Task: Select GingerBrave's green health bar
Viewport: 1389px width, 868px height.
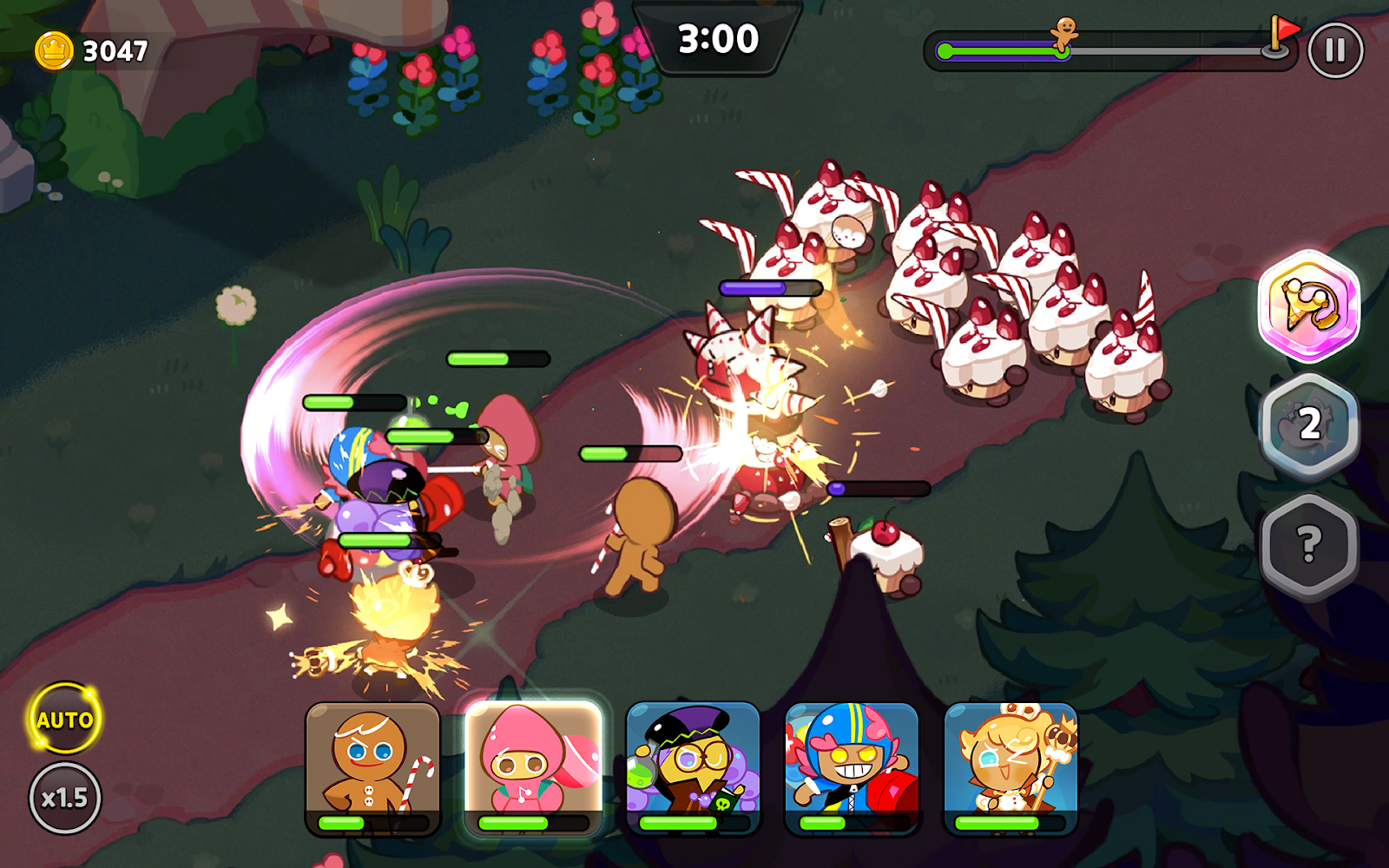Action: pyautogui.click(x=629, y=451)
